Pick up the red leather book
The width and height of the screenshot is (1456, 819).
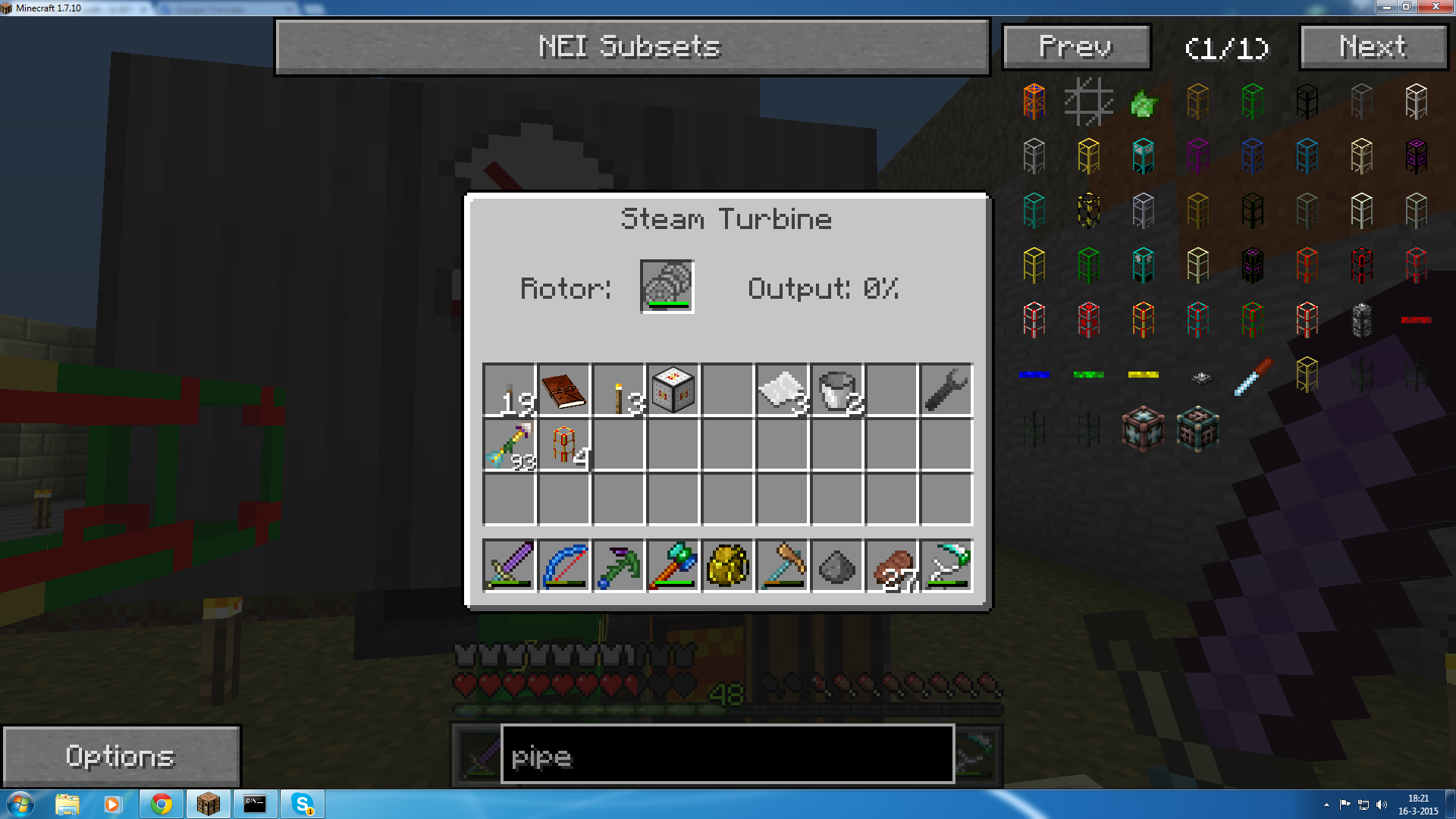[x=563, y=391]
